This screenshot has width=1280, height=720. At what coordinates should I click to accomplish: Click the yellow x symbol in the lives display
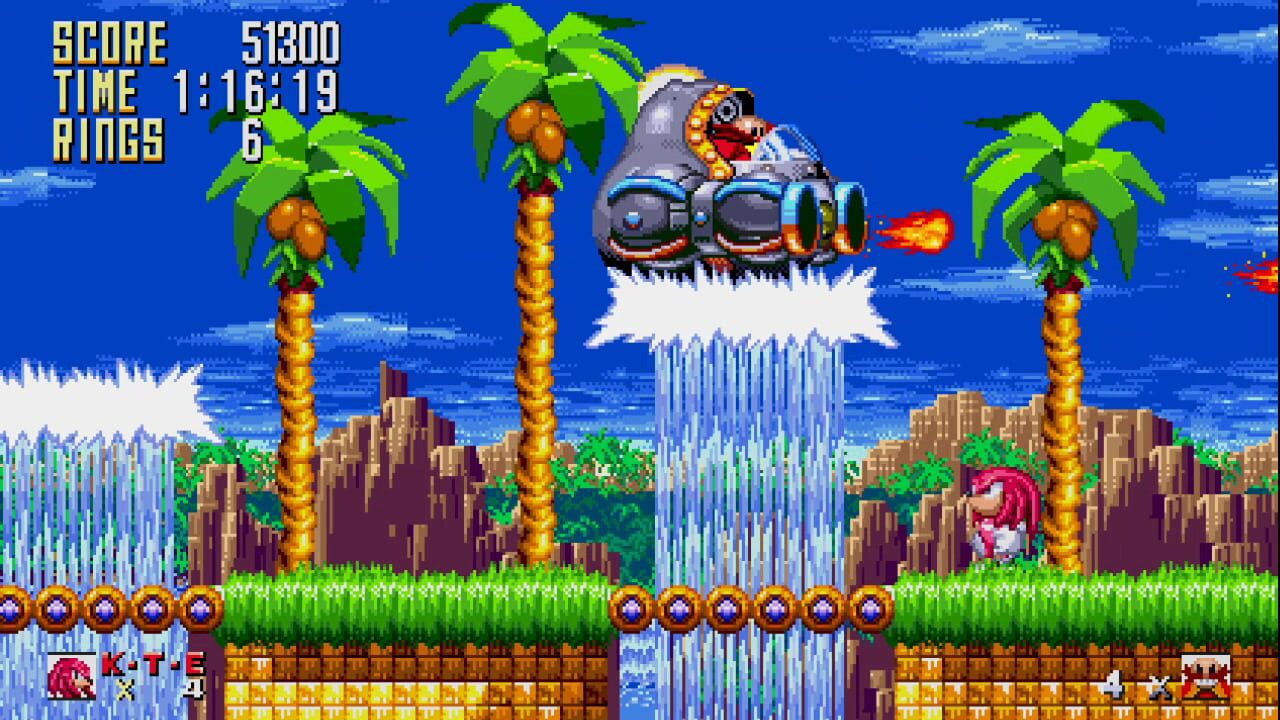click(x=124, y=690)
